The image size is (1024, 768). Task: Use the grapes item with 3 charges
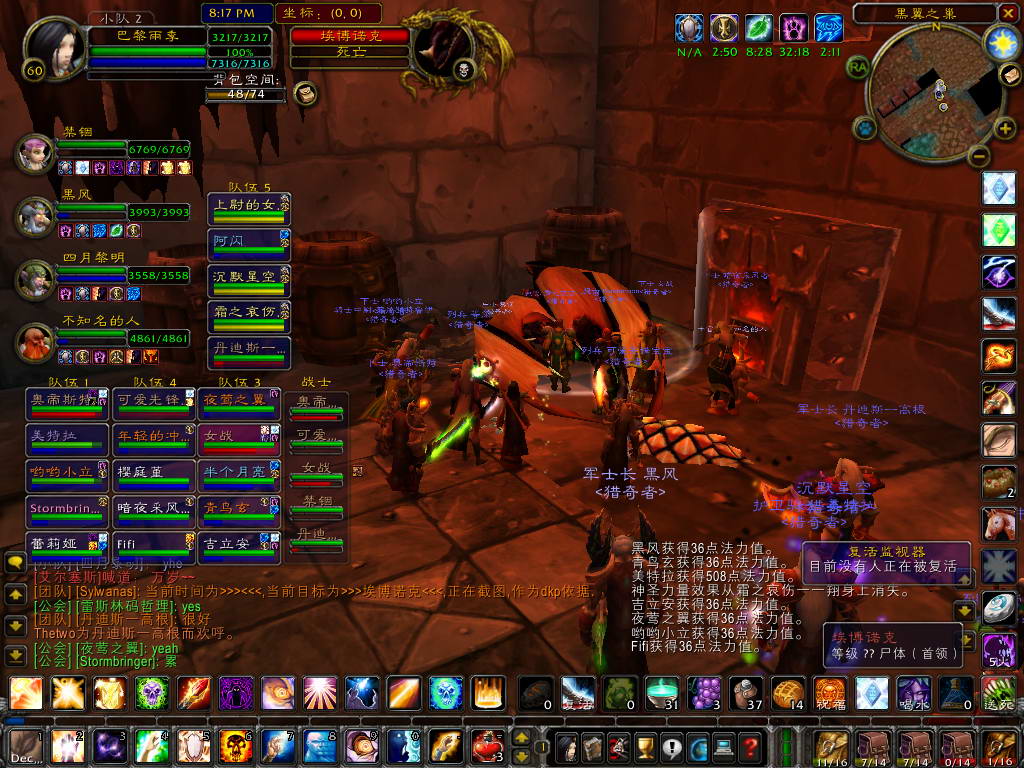[x=706, y=693]
